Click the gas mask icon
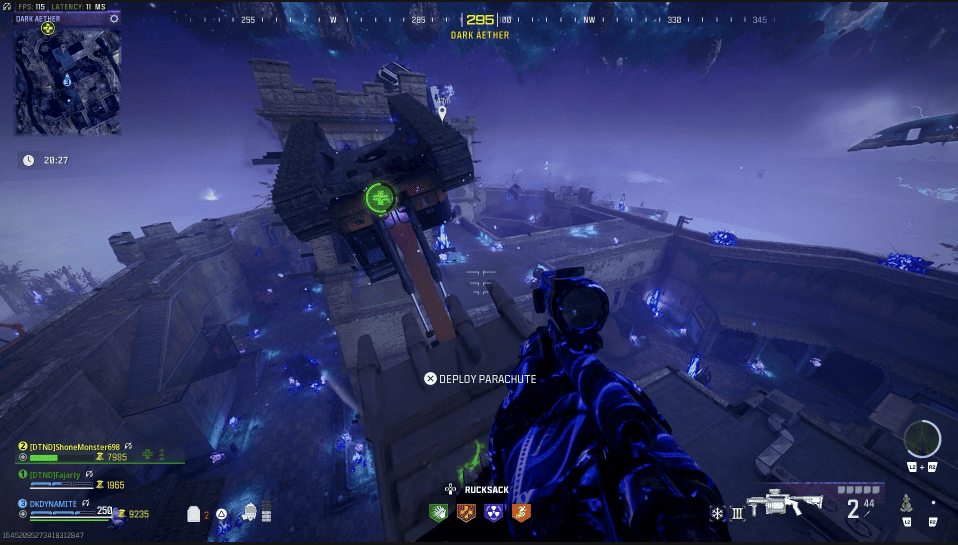Image resolution: width=958 pixels, height=545 pixels. pos(249,512)
